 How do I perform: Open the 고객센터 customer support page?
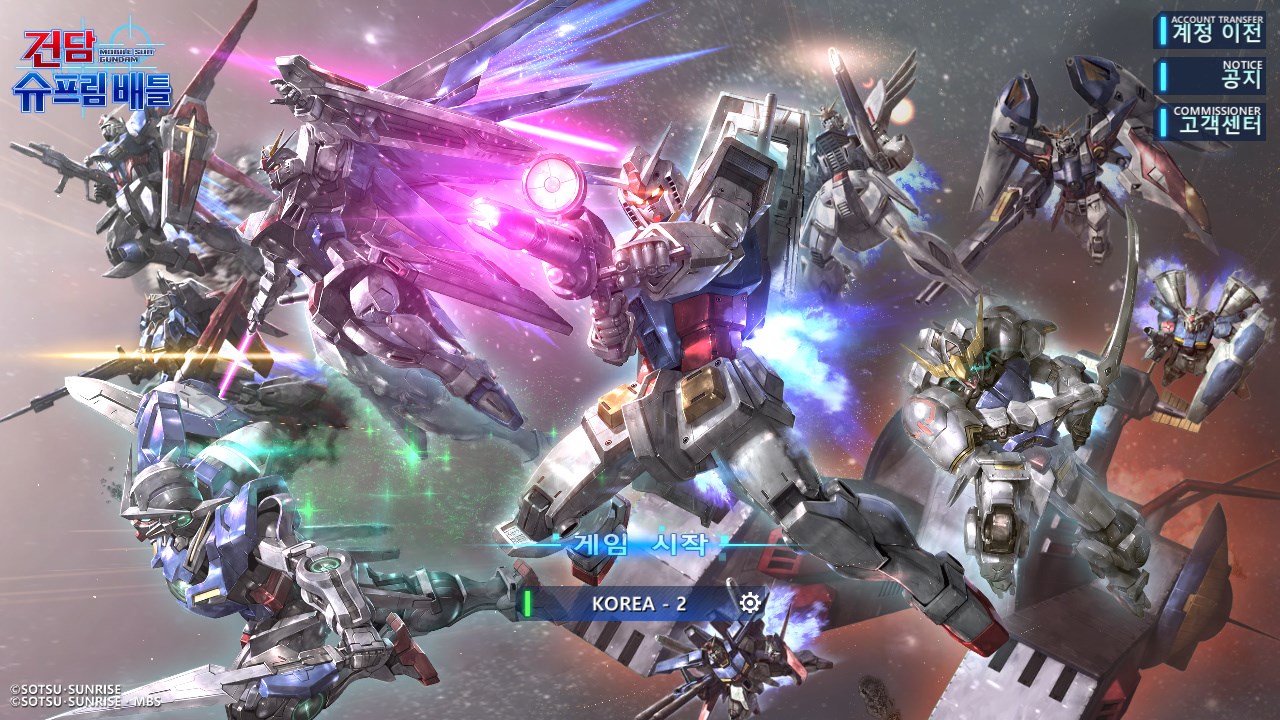(x=1210, y=122)
